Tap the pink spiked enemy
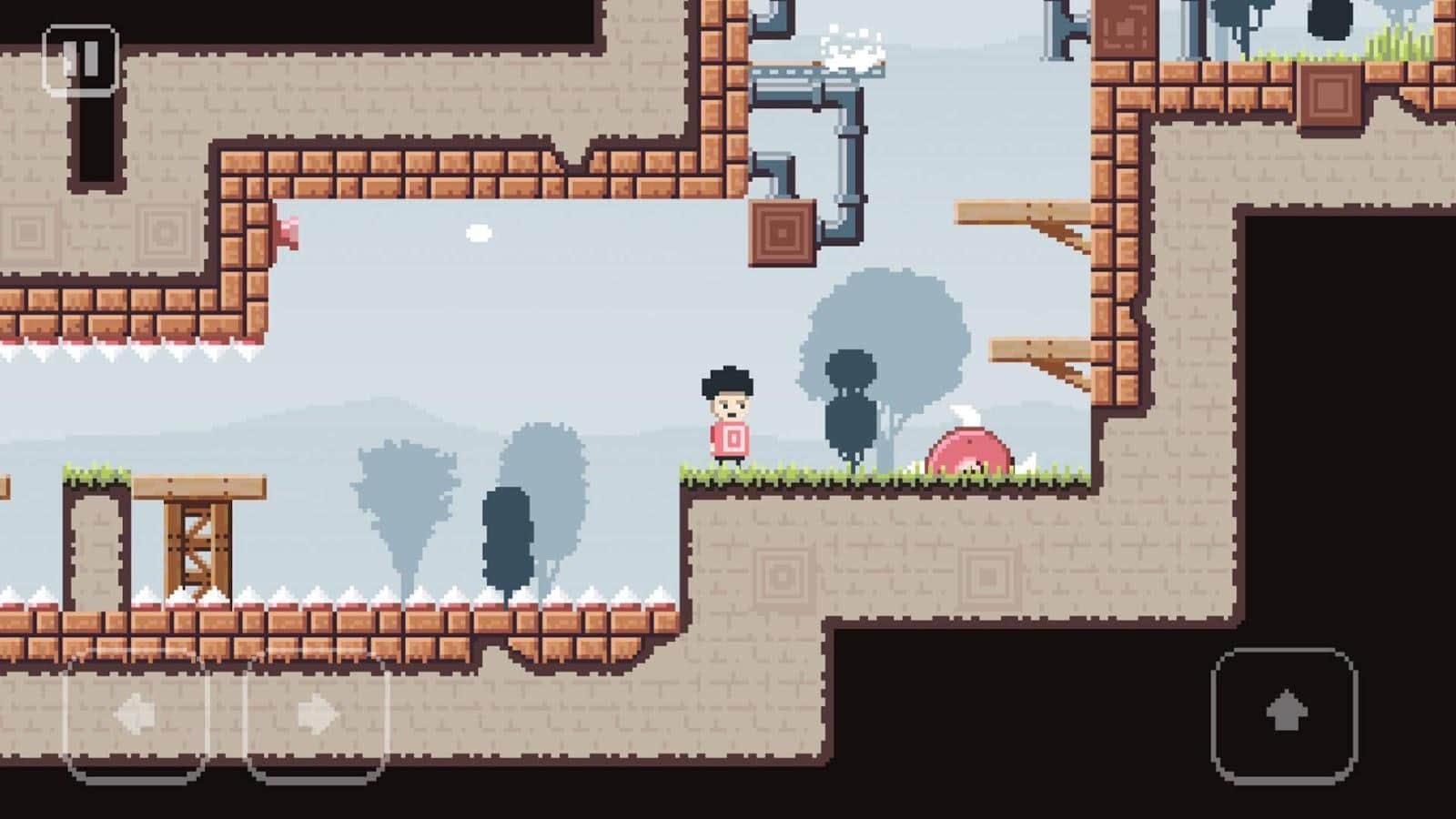This screenshot has height=819, width=1456. pos(969,446)
